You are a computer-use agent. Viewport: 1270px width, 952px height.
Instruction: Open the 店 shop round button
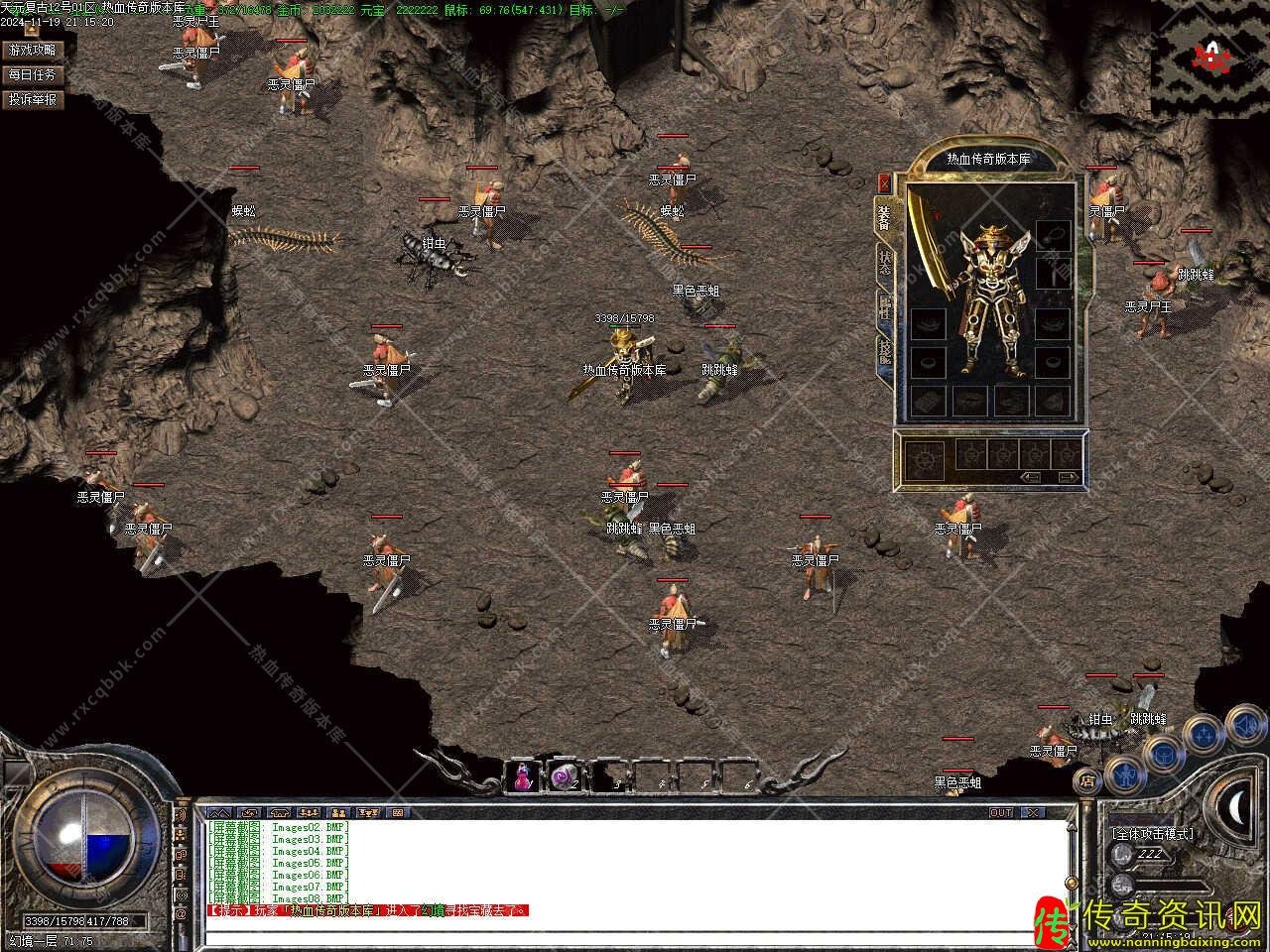pos(1087,777)
